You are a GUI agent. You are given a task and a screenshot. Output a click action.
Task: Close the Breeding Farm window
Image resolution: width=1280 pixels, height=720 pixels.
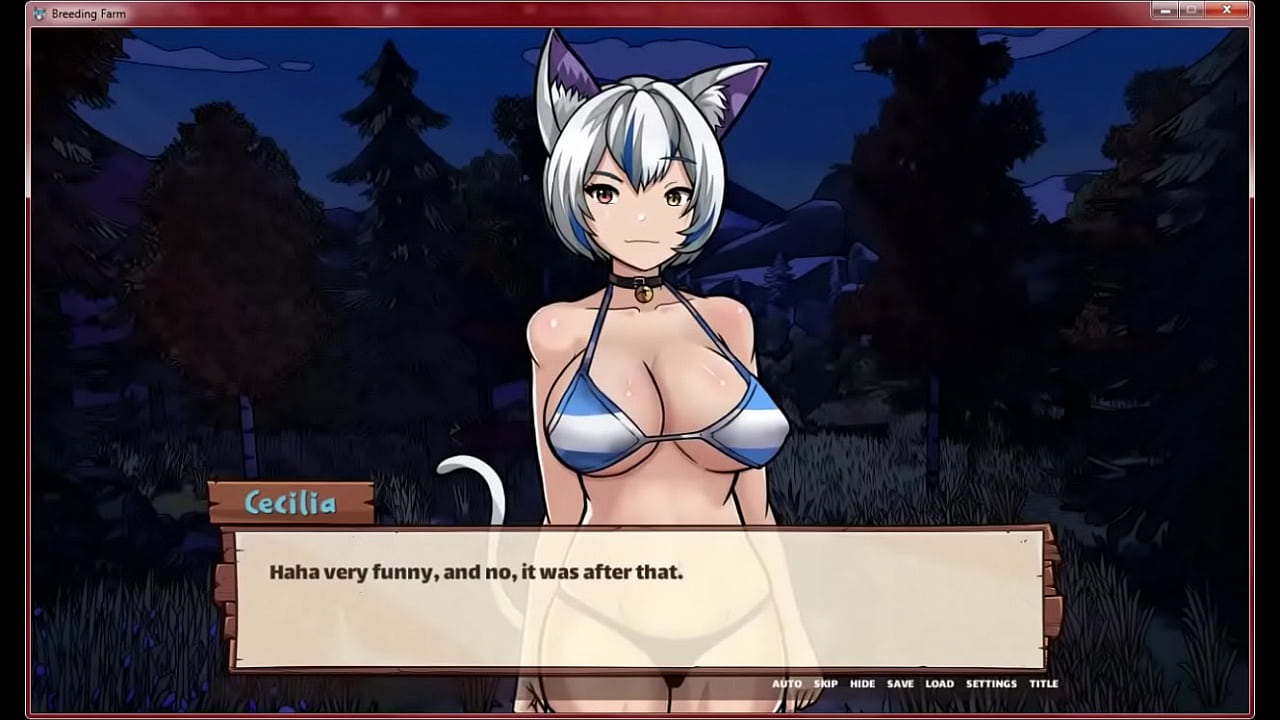click(x=1227, y=10)
